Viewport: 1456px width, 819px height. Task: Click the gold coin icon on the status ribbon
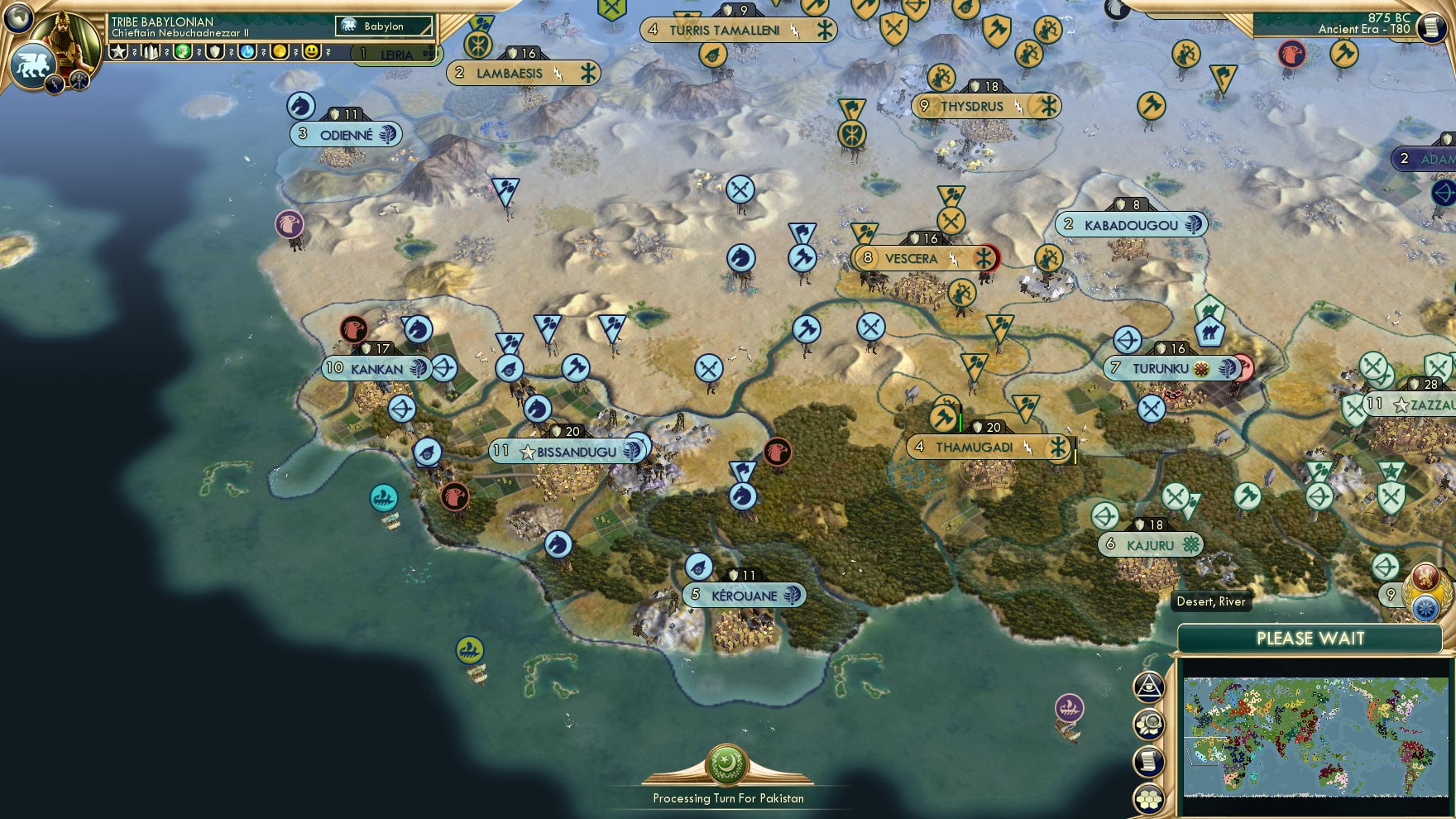[x=281, y=52]
